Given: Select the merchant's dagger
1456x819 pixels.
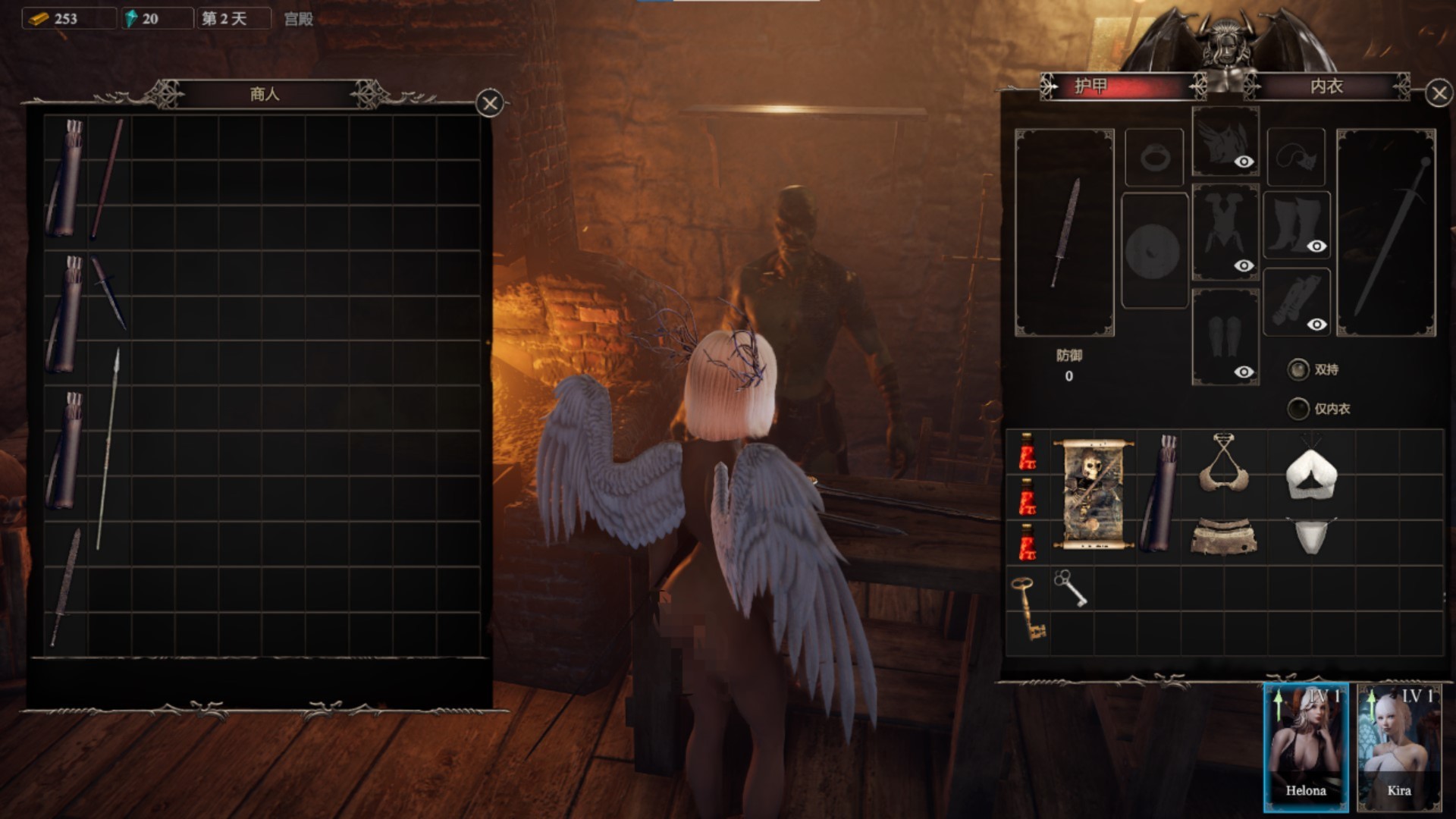Looking at the screenshot, I should (108, 292).
